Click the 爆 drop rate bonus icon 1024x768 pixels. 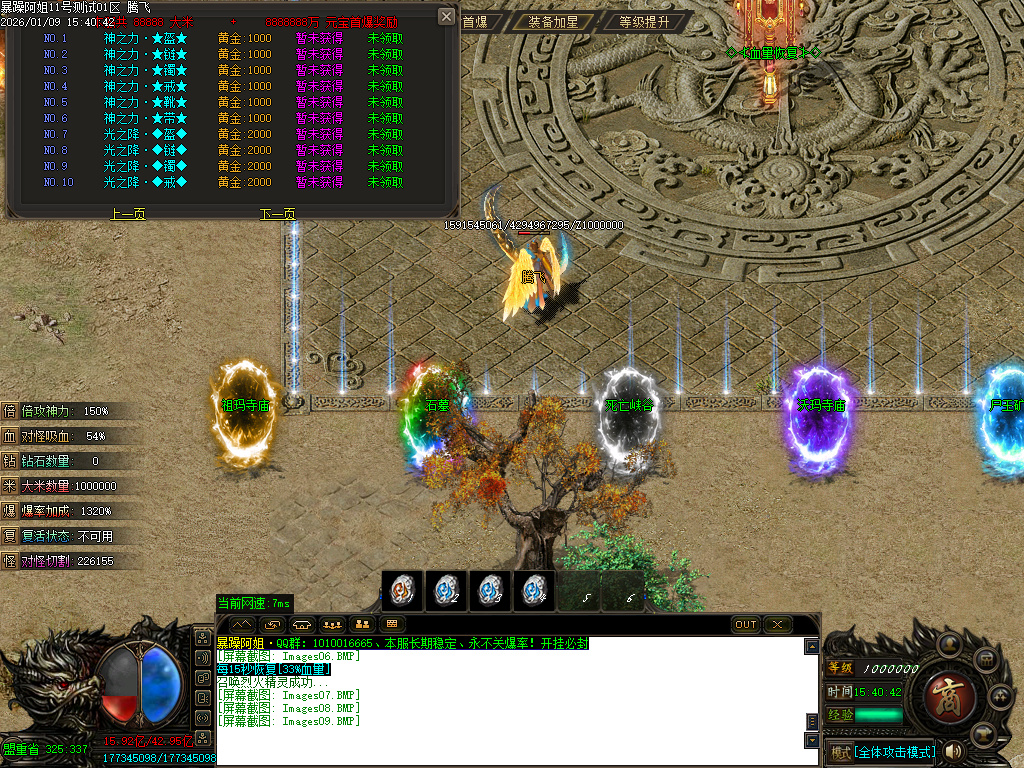click(x=10, y=511)
